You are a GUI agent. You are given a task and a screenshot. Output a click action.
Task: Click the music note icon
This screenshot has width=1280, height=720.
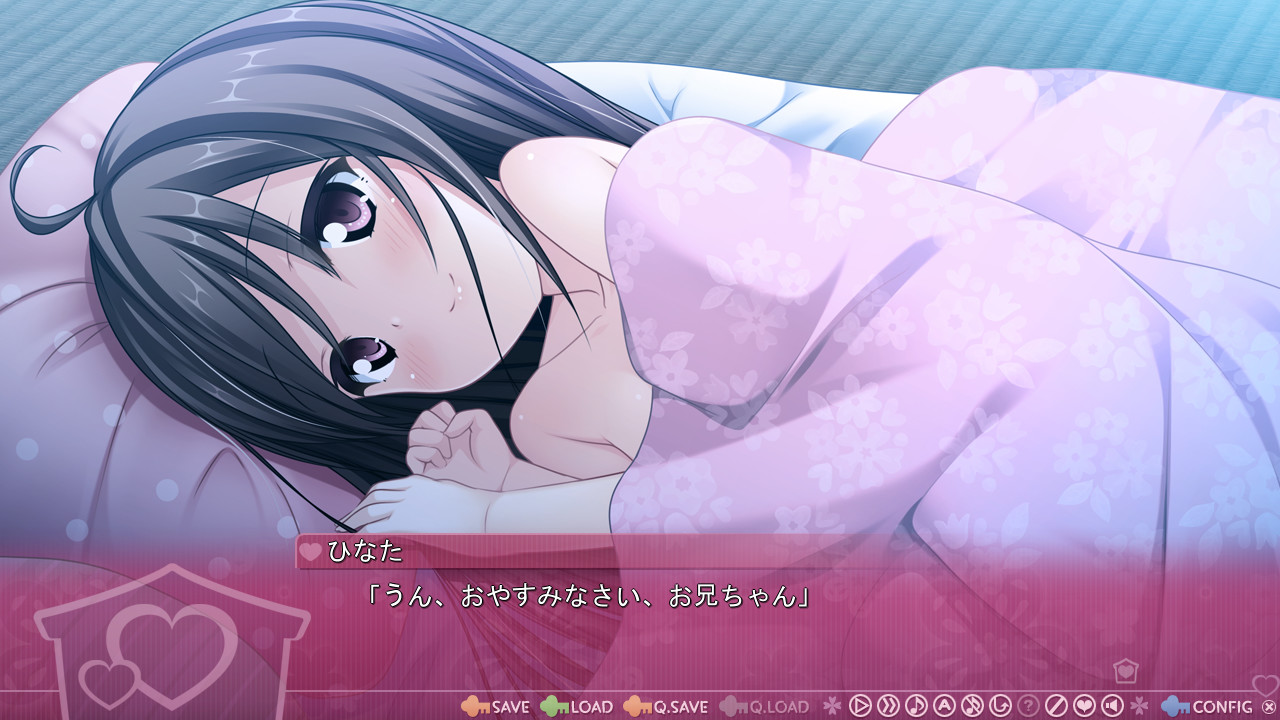click(x=915, y=706)
